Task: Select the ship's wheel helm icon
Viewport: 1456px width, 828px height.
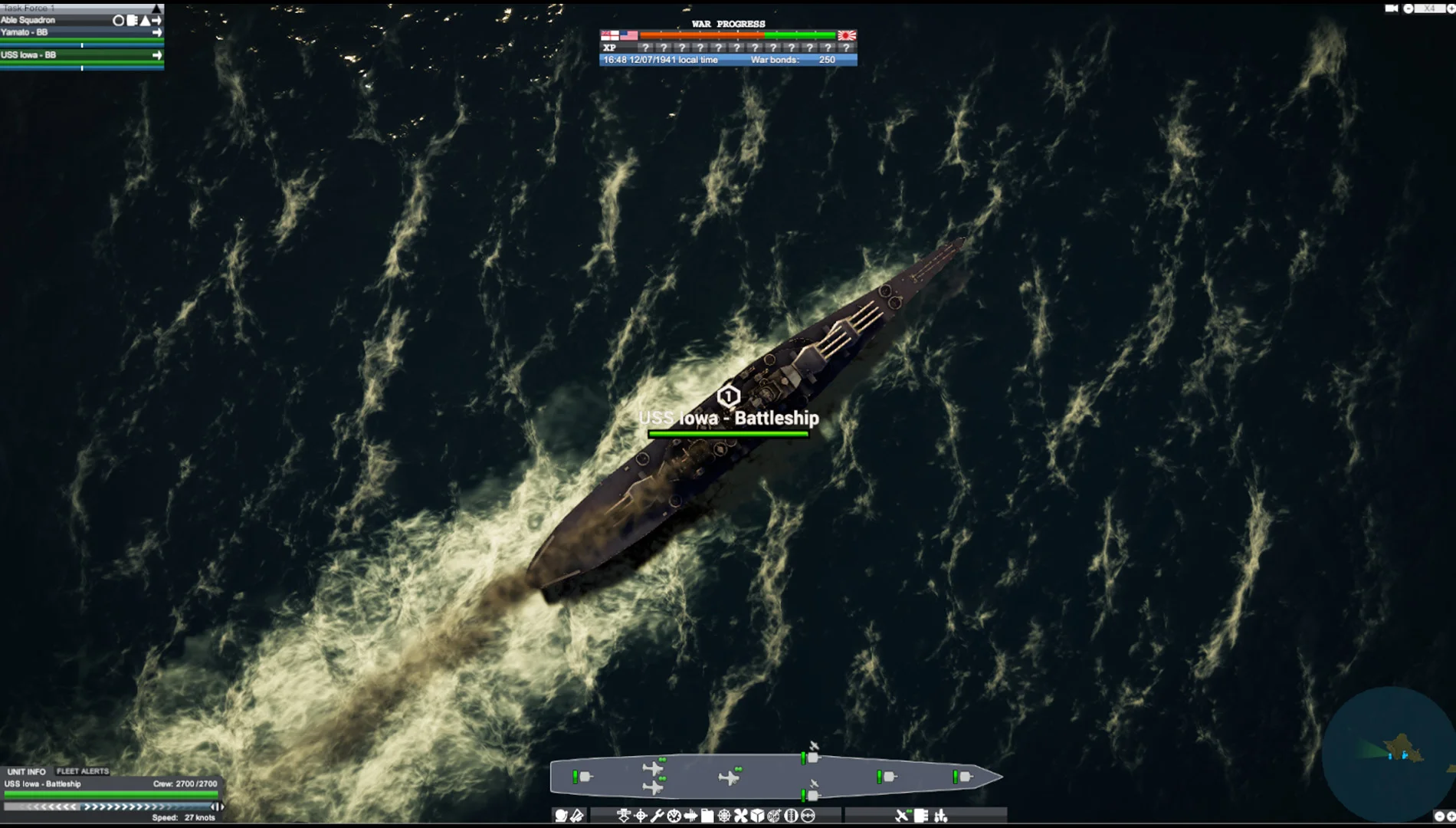Action: point(723,816)
